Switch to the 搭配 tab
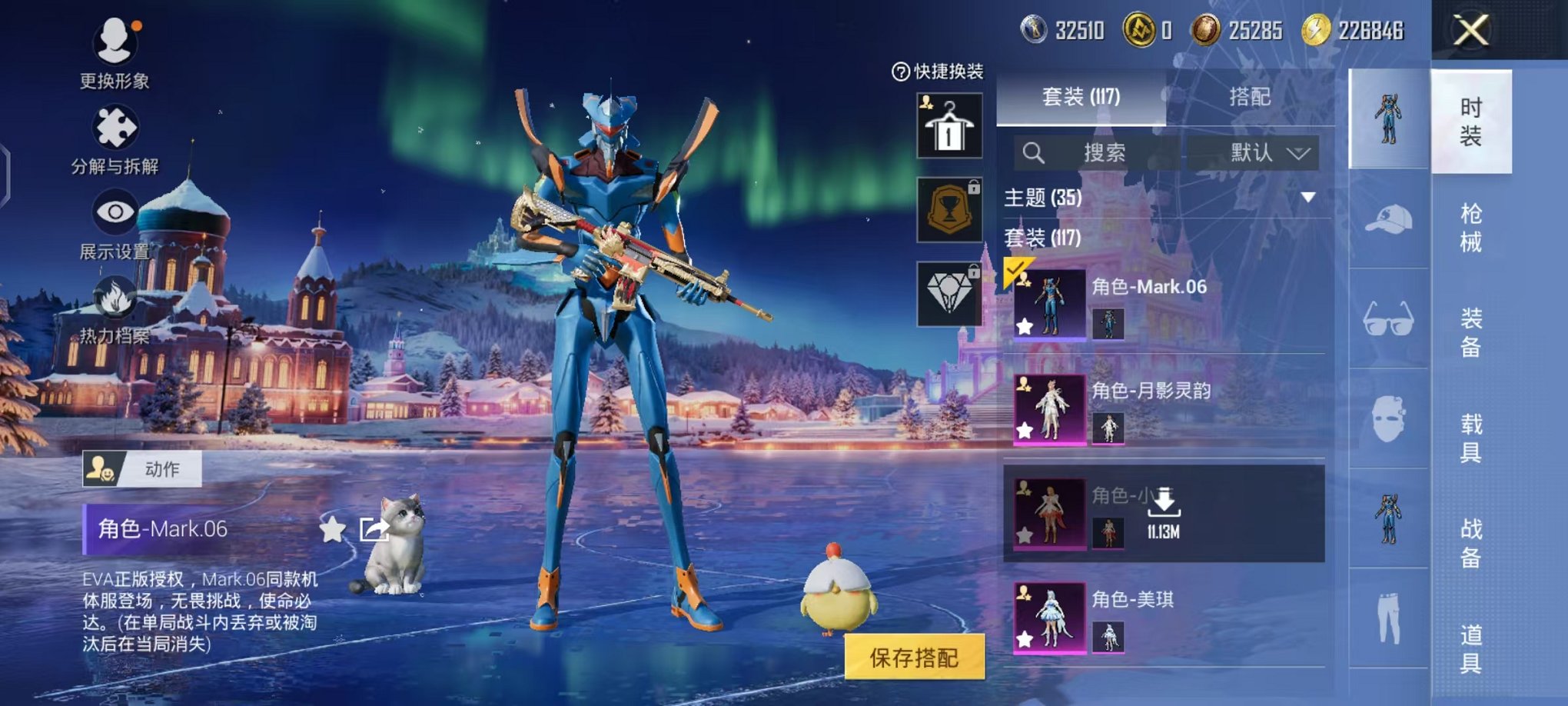 (1249, 97)
